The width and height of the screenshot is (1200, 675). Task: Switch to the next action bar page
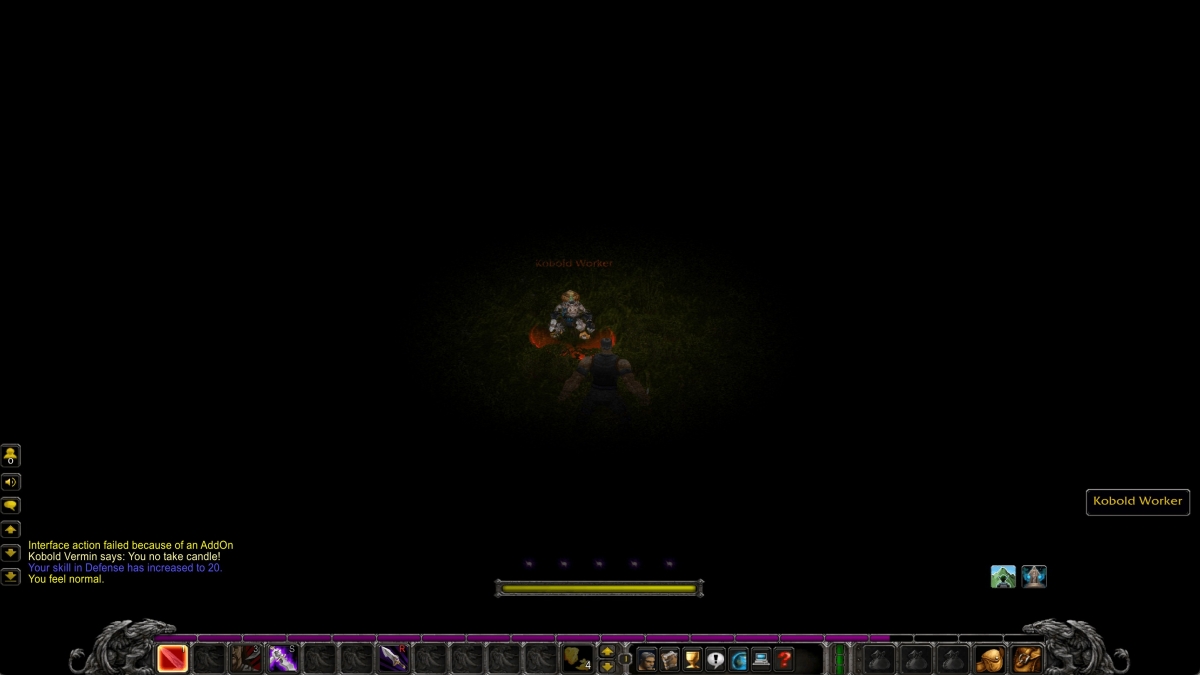coord(607,652)
